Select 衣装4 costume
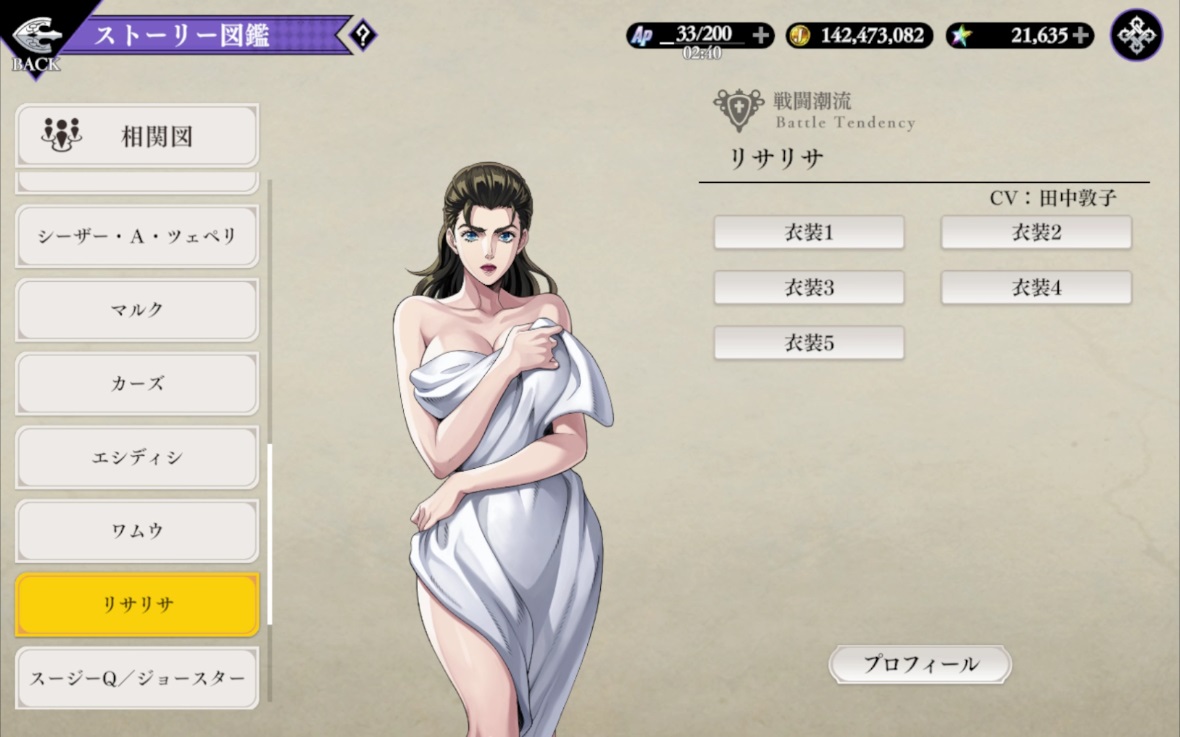Viewport: 1180px width, 737px height. [x=1036, y=288]
